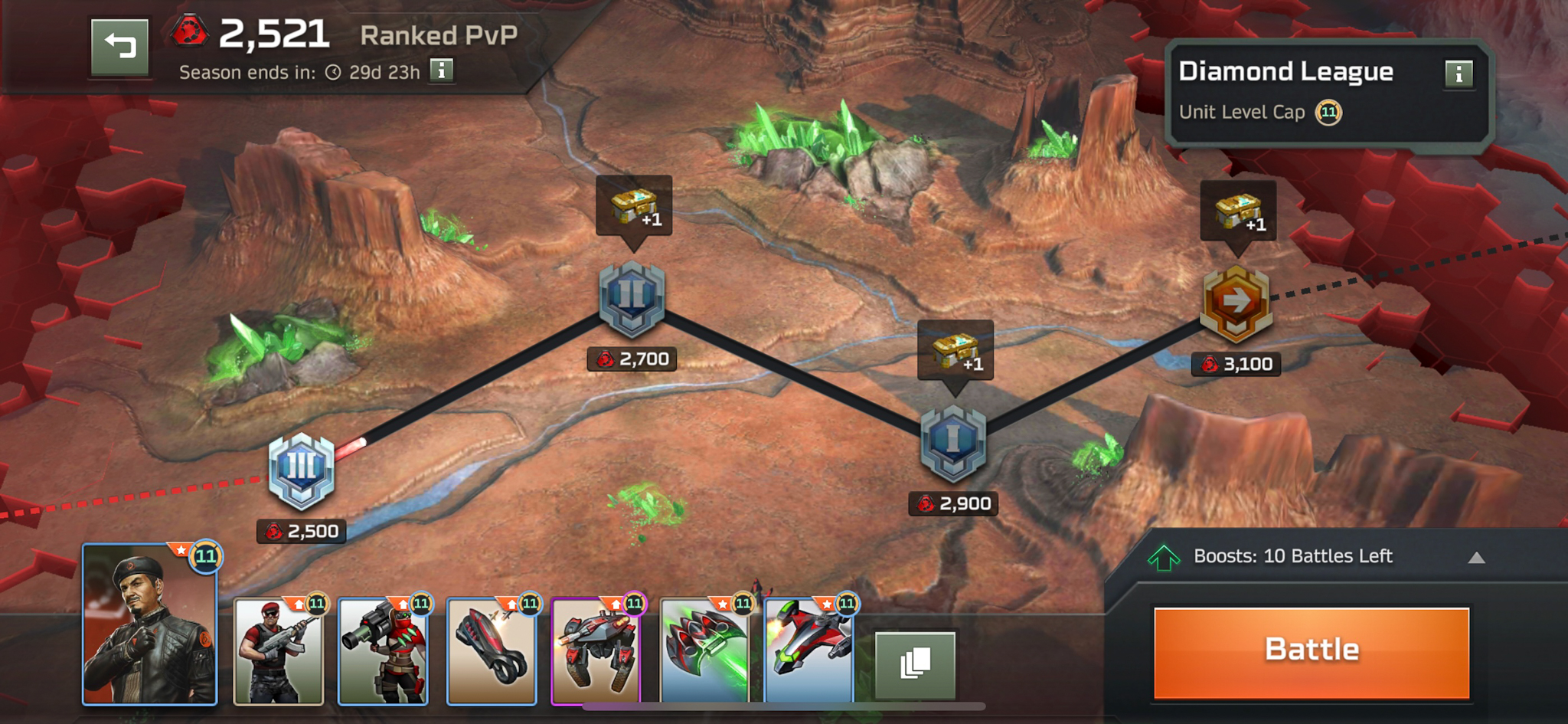Show Diamond League information
Viewport: 1568px width, 724px height.
1459,74
